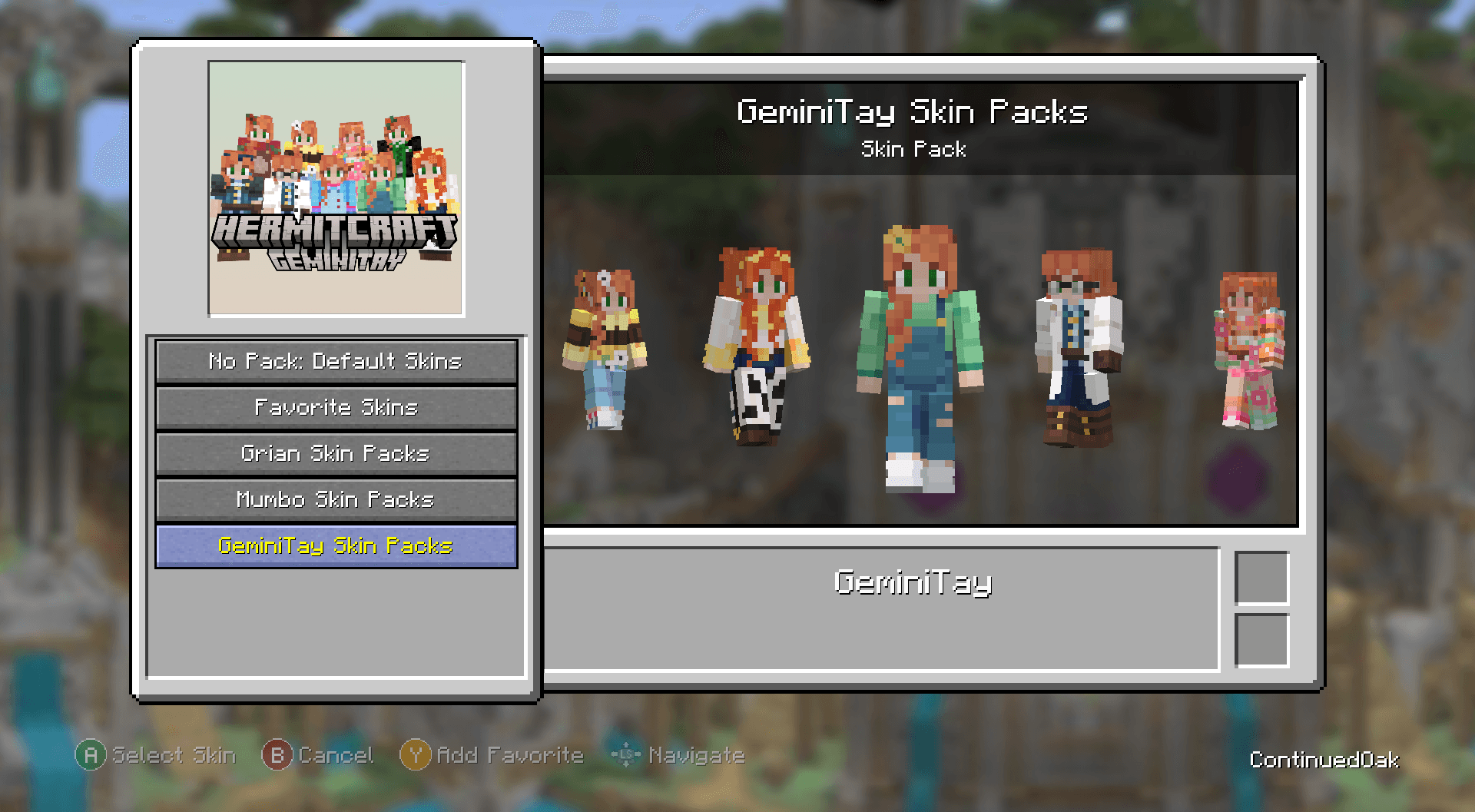Switch to Grian Skin Packs
Screen dimensions: 1475x812
point(336,453)
